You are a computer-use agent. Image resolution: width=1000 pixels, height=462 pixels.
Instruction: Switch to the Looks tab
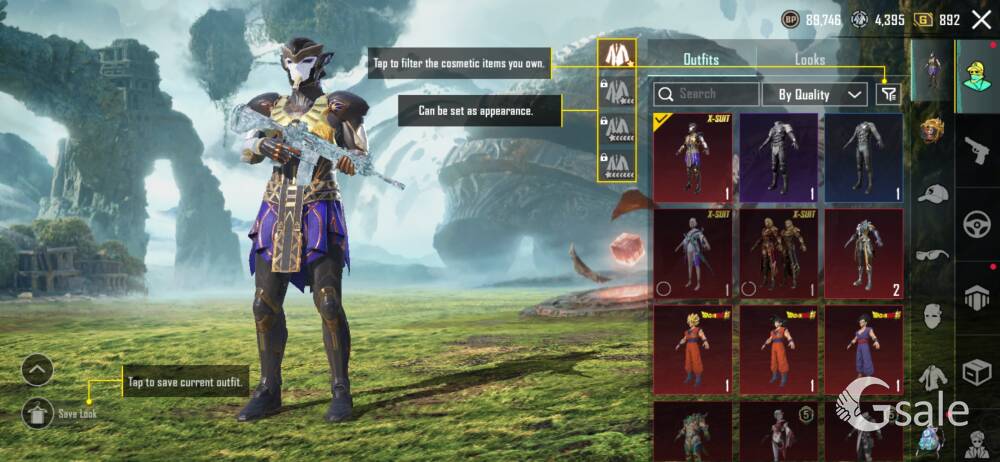pyautogui.click(x=810, y=59)
